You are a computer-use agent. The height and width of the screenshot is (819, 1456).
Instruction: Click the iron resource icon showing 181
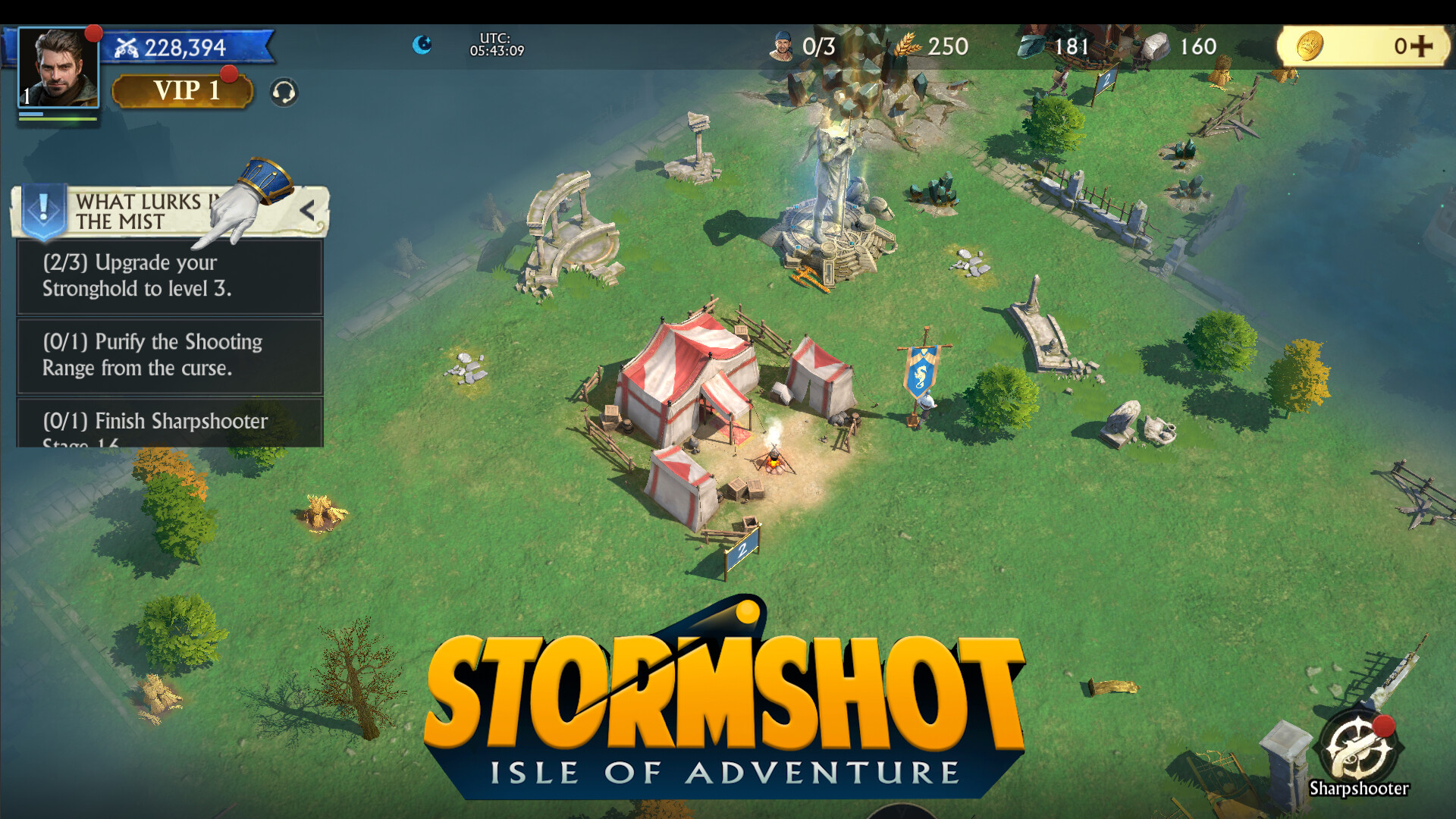pyautogui.click(x=1031, y=47)
